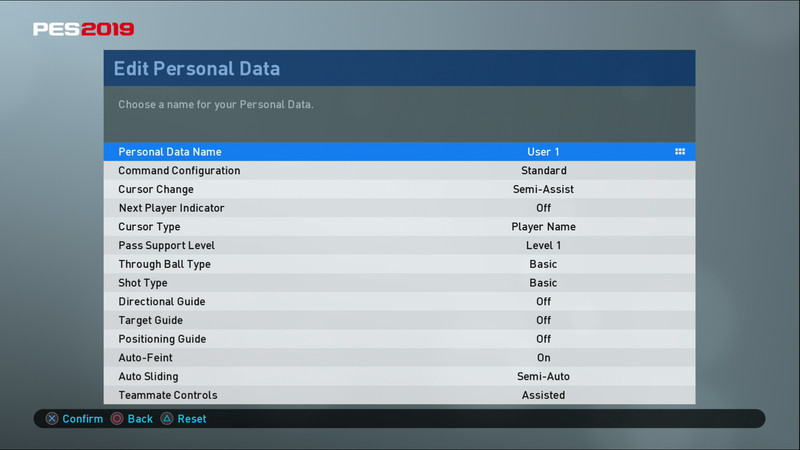Select the Through Ball Type row
This screenshot has width=800, height=450.
pos(400,264)
